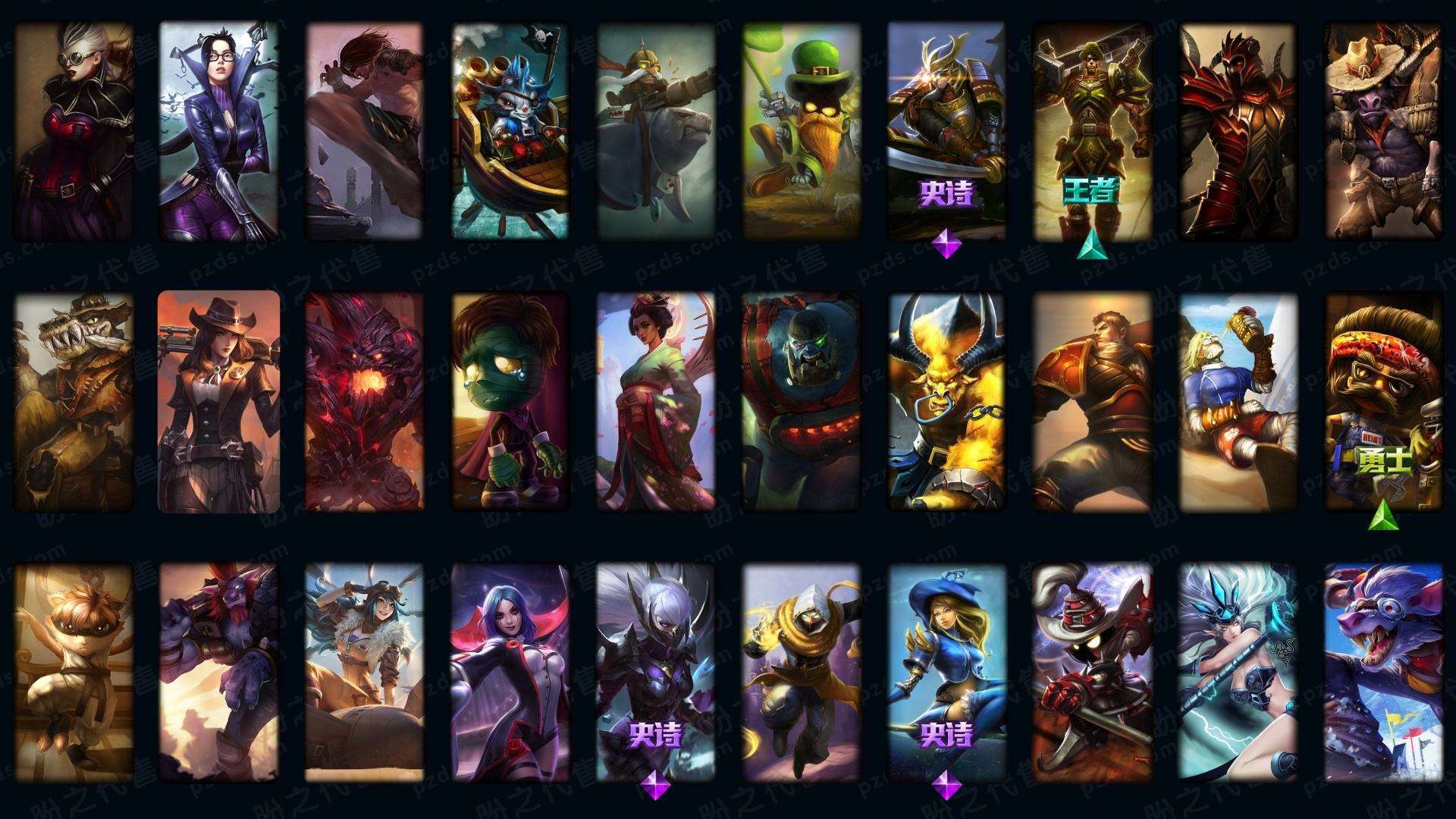Select the bandana yordle card labeled 勇士
This screenshot has width=1456, height=819.
pos(1382,402)
